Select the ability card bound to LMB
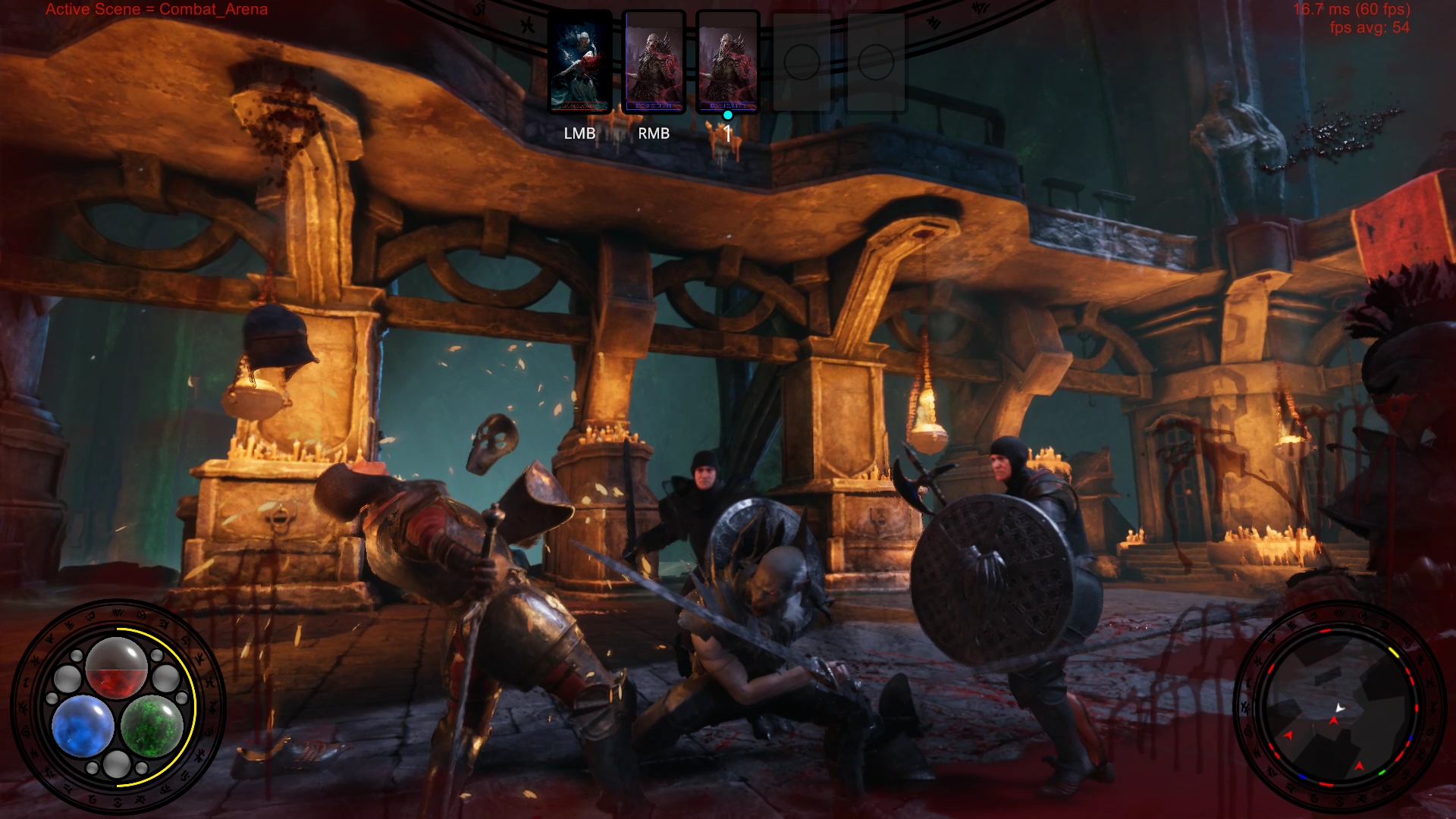The height and width of the screenshot is (819, 1456). 580,62
